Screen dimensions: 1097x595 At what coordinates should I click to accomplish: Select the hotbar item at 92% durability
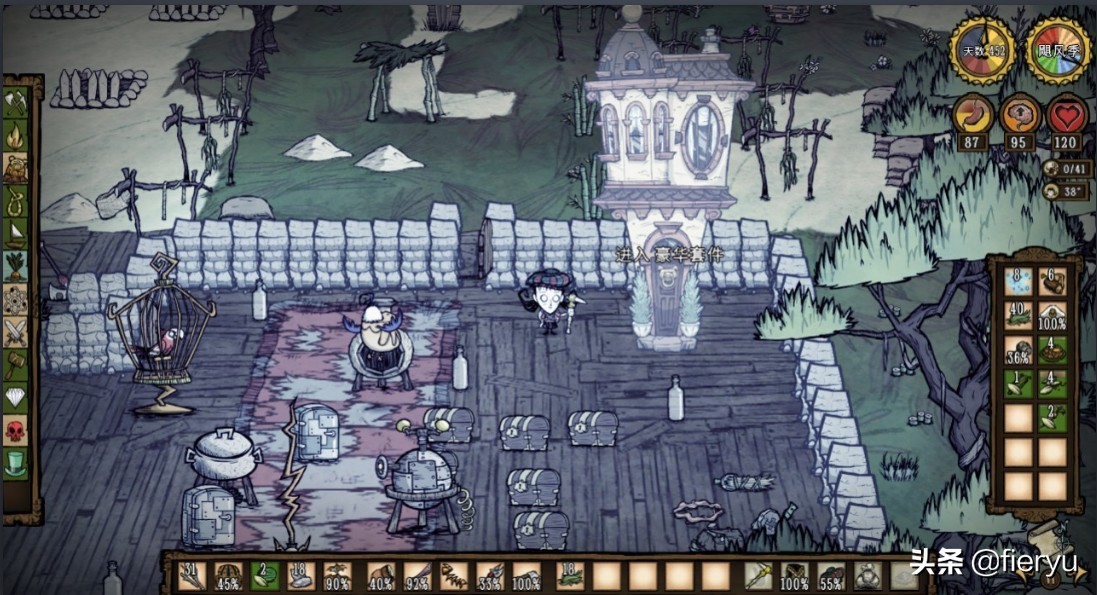(416, 576)
